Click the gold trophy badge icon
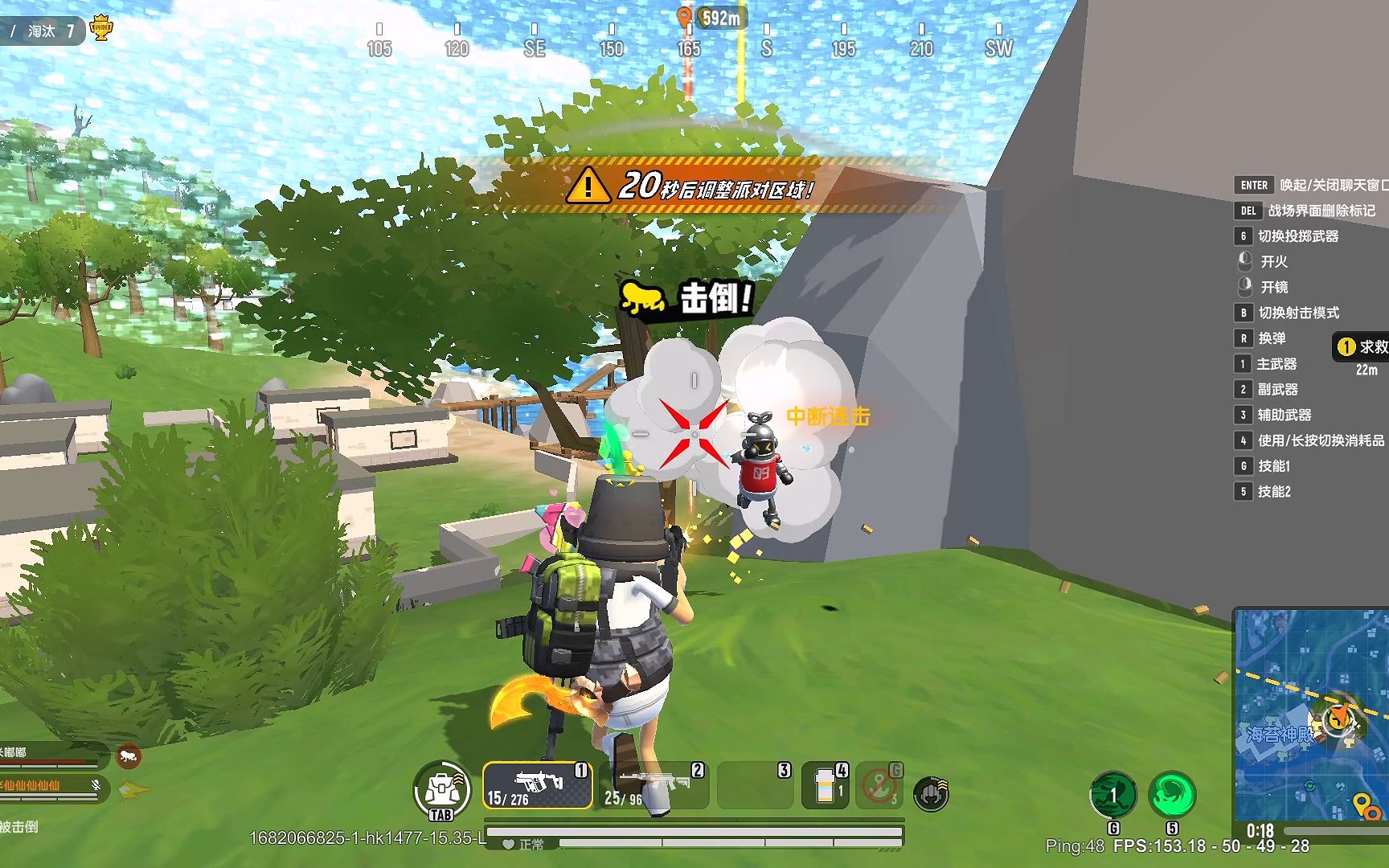Screen dimensions: 1389x868 pyautogui.click(x=101, y=30)
